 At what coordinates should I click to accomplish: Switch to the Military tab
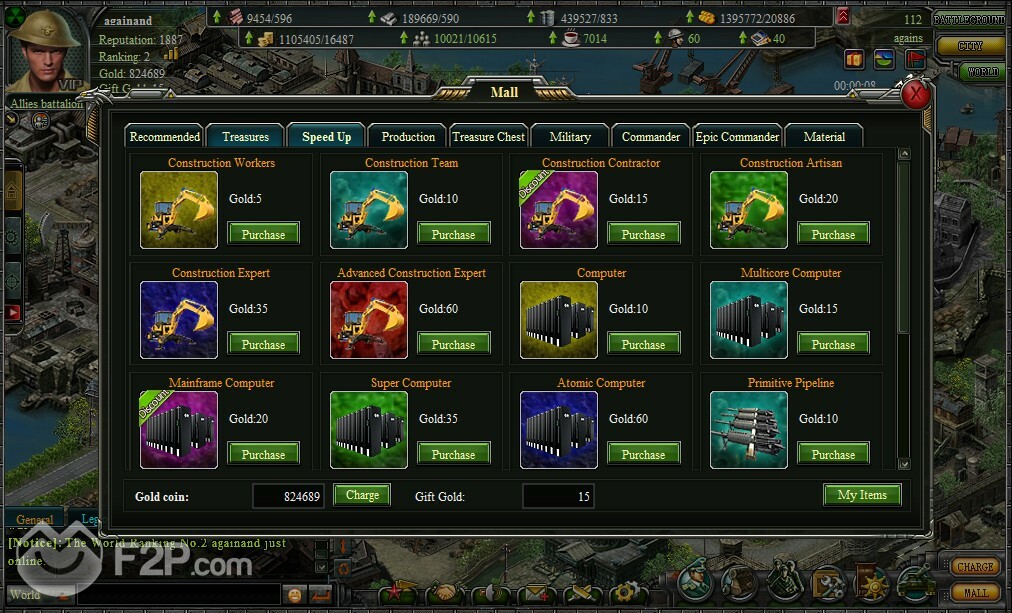click(570, 137)
